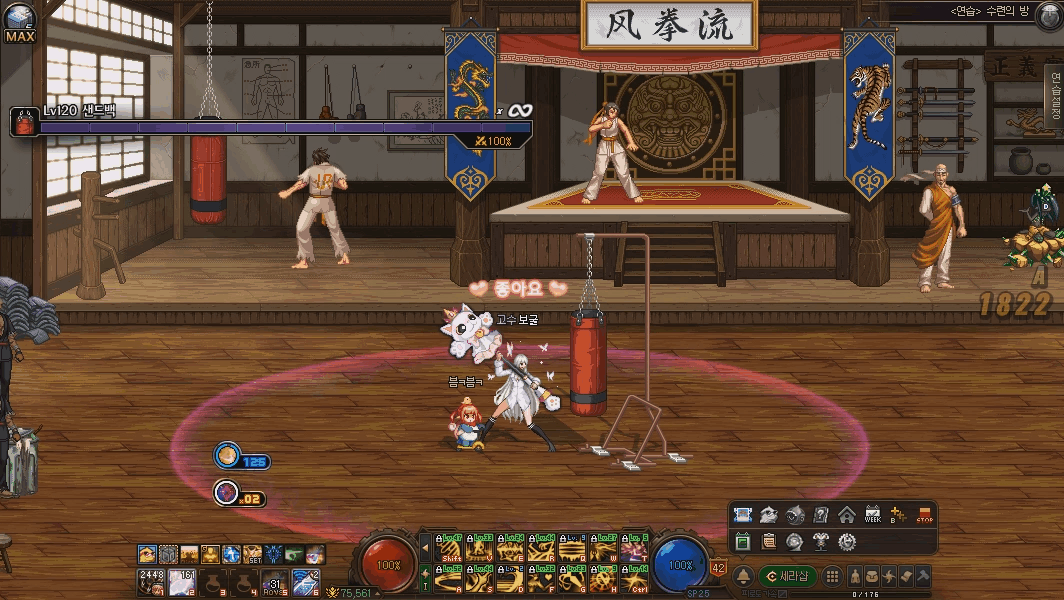
Task: Open the house icon in menu panel
Action: (x=847, y=515)
